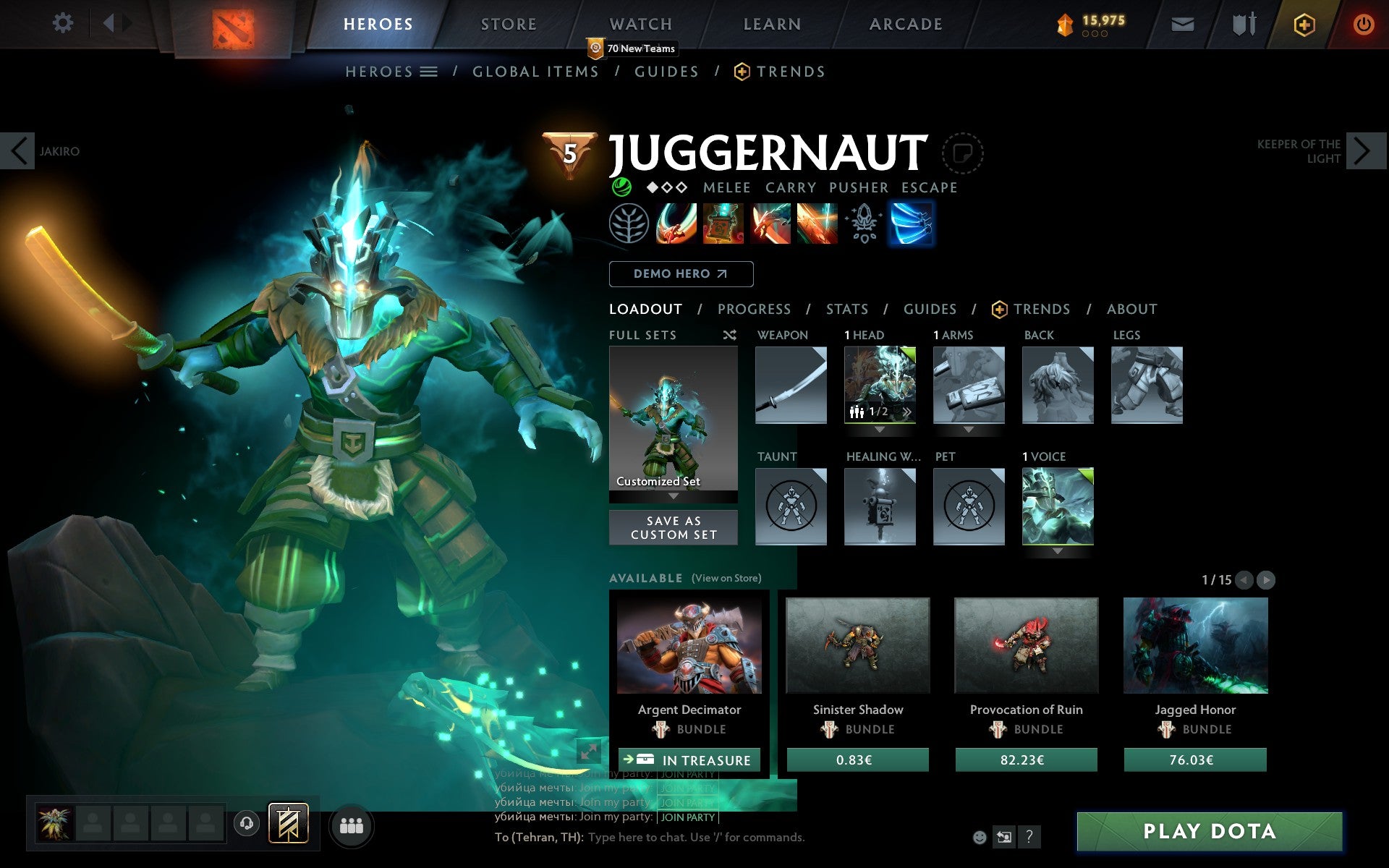The image size is (1389, 868).
Task: Switch to the PROGRESS tab
Action: tap(754, 309)
